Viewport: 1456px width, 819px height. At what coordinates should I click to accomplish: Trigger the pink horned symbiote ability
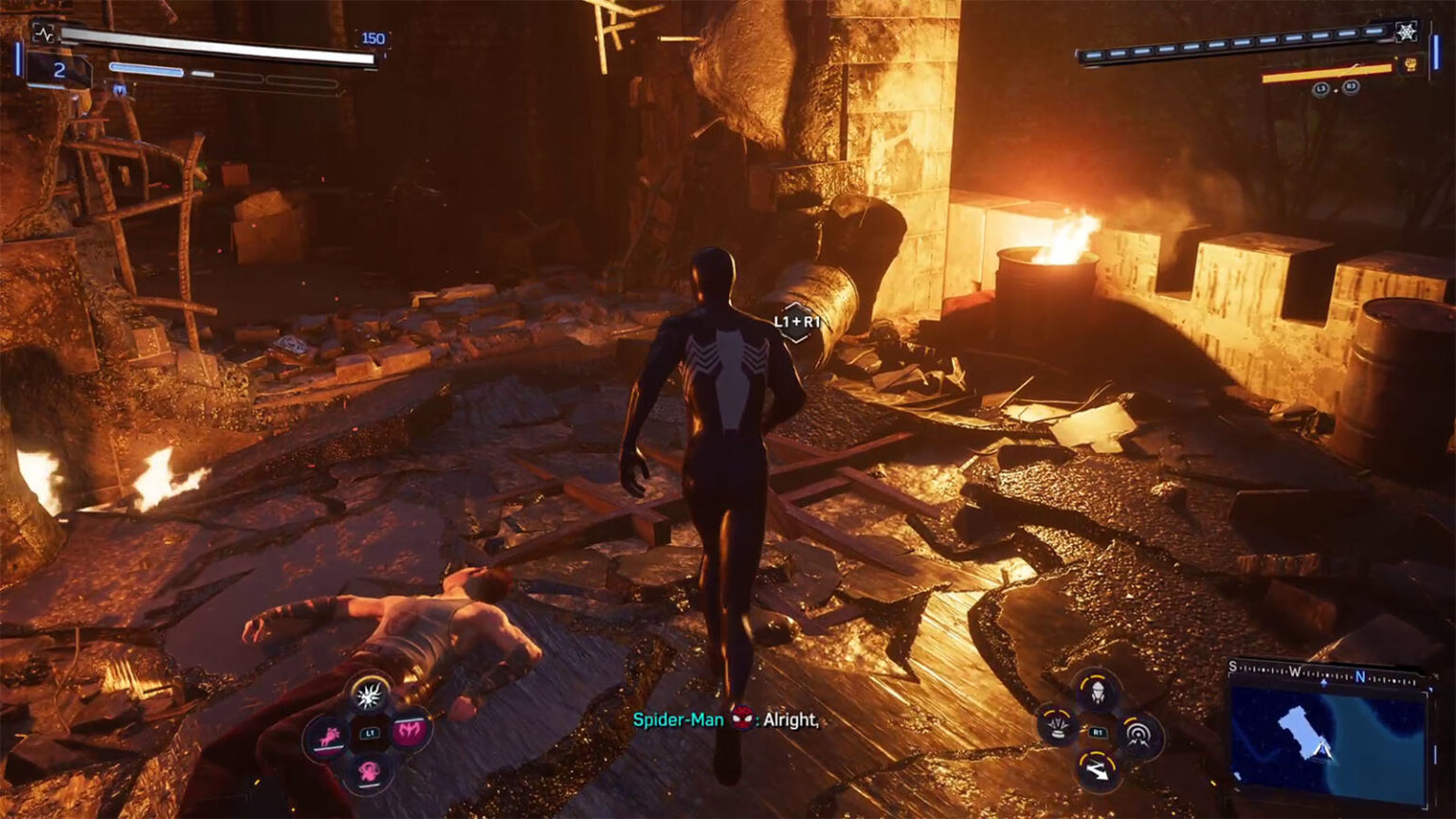[x=410, y=729]
